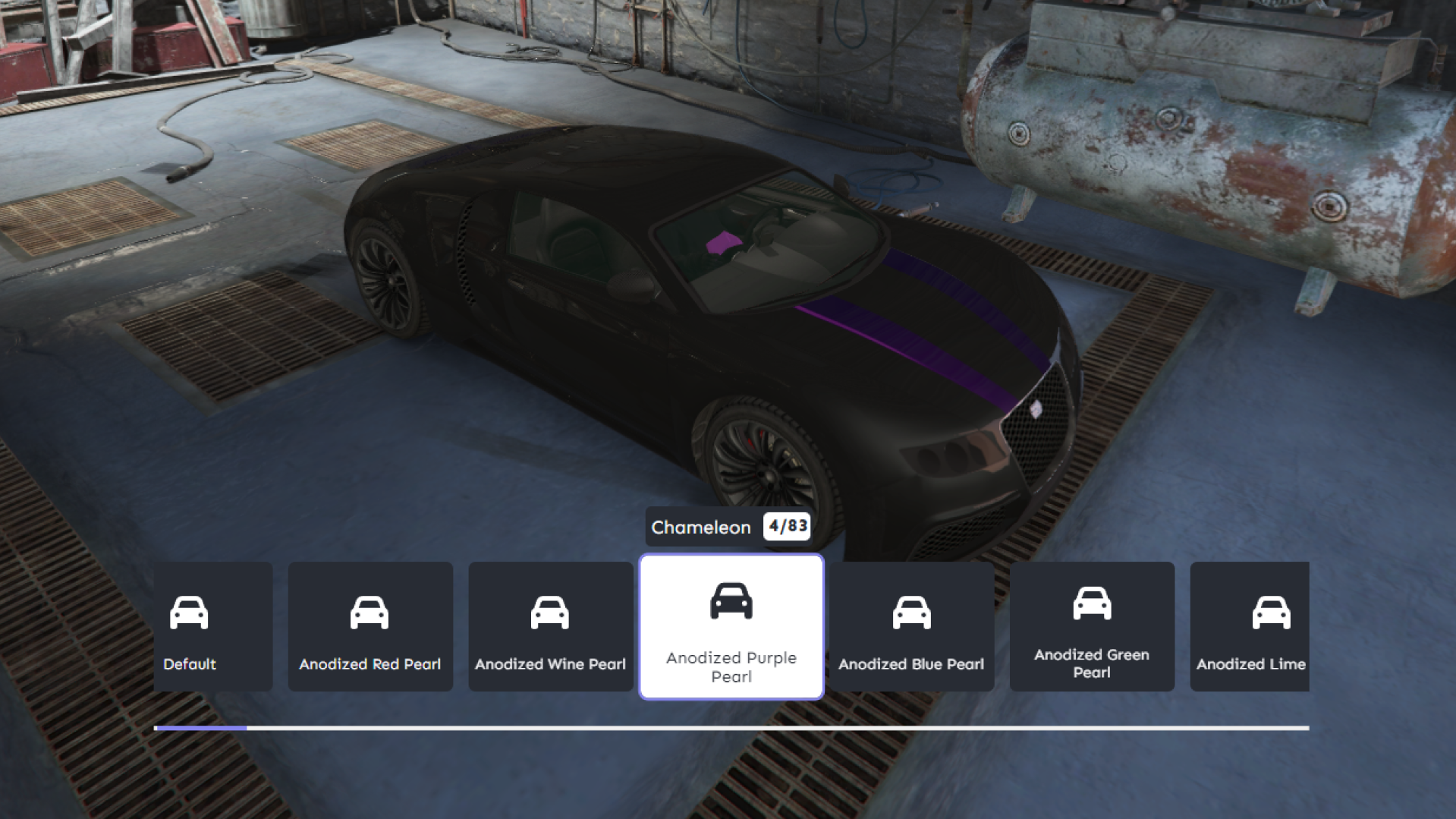Pick the Anodized Wine Pearl tile
Viewport: 1456px width, 819px height.
click(x=551, y=626)
